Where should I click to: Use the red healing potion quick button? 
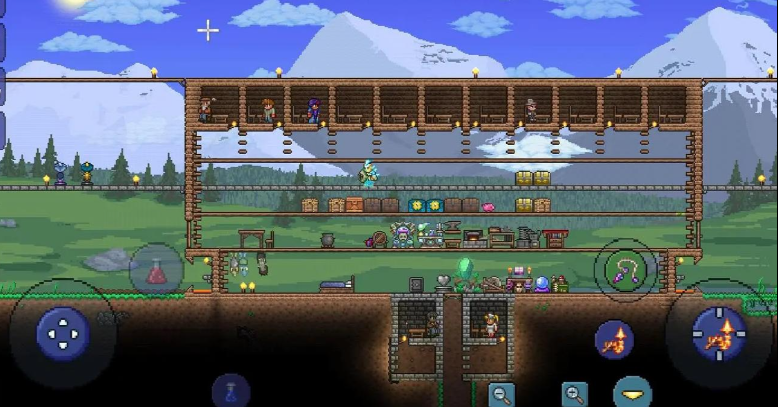[156, 270]
